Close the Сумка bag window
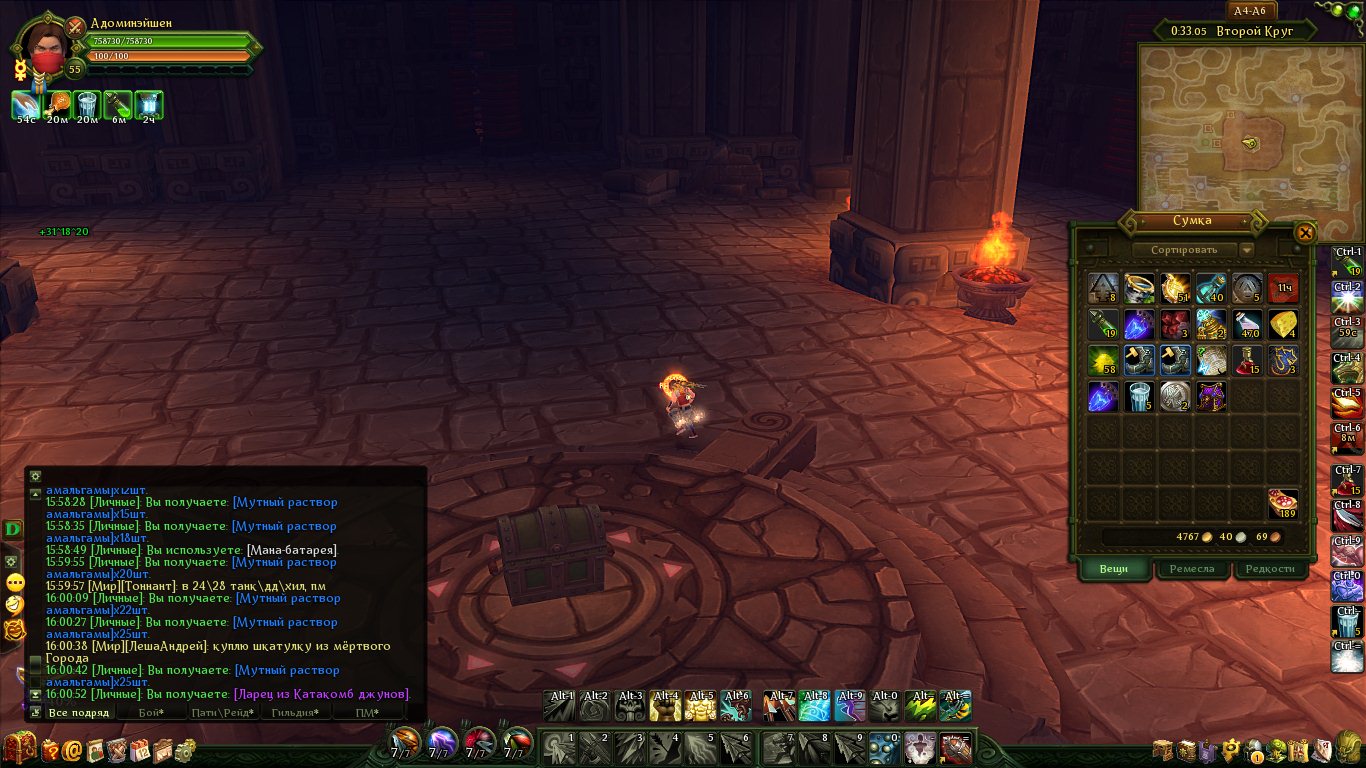Image resolution: width=1366 pixels, height=768 pixels. tap(1305, 233)
